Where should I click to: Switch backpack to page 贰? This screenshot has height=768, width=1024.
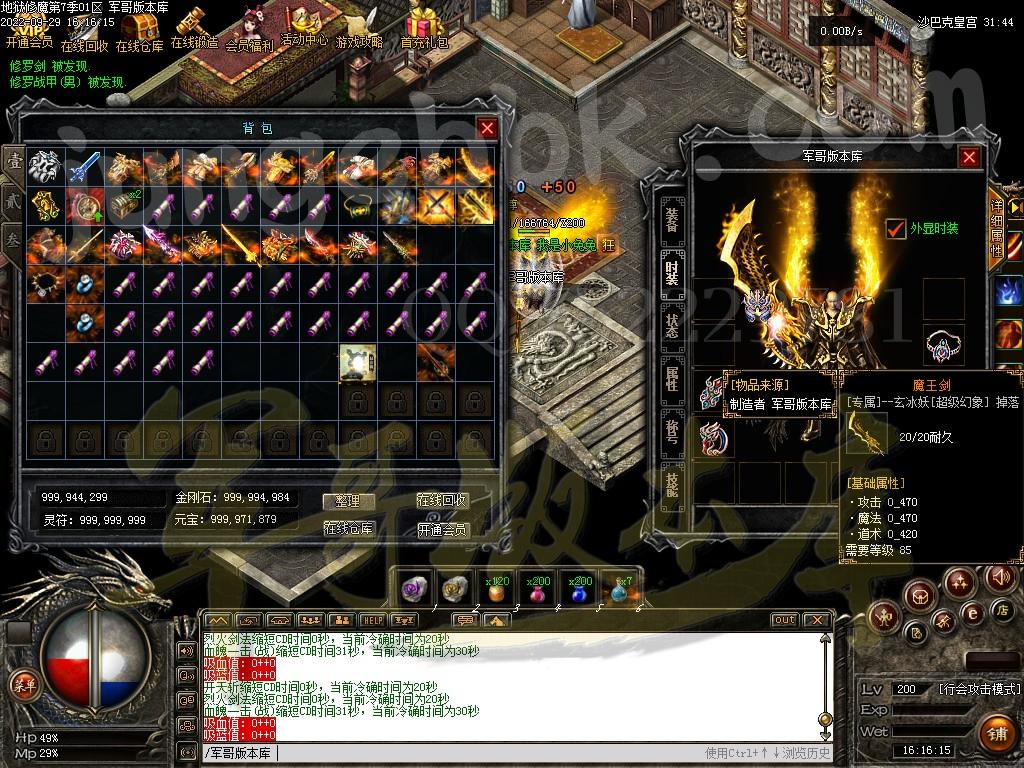[x=13, y=199]
